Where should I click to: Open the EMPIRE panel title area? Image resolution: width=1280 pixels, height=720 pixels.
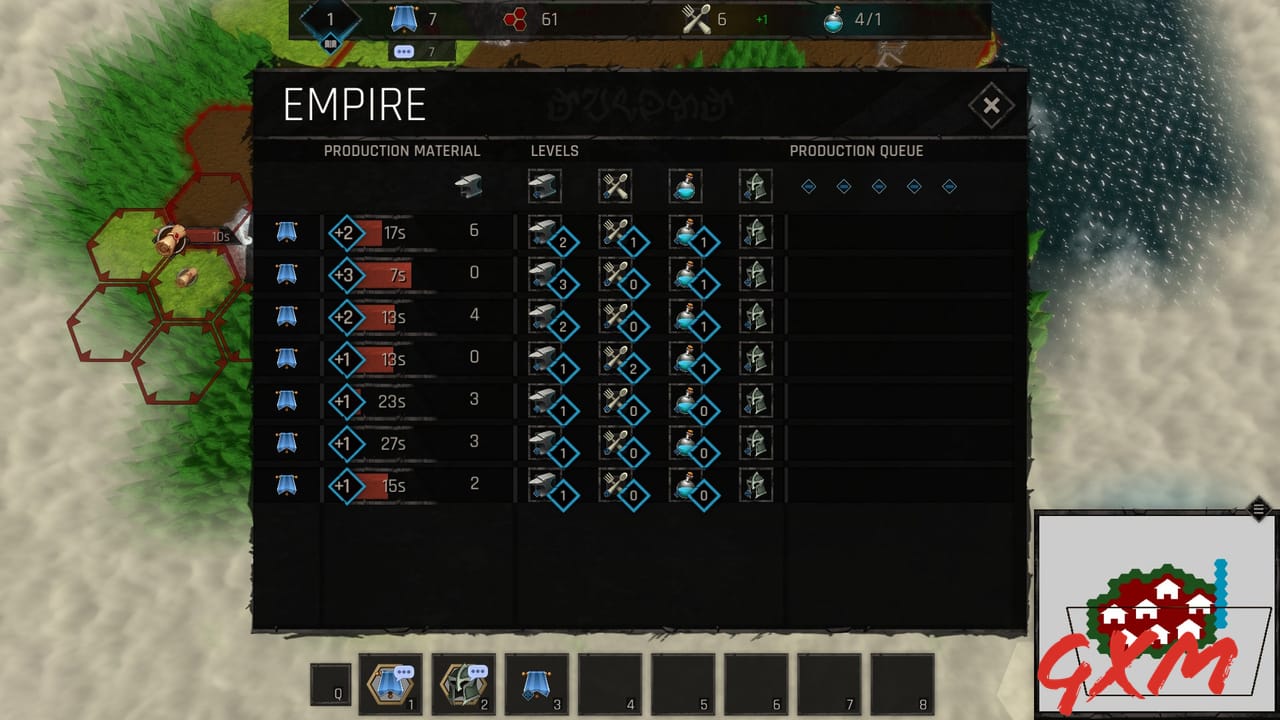tap(355, 103)
